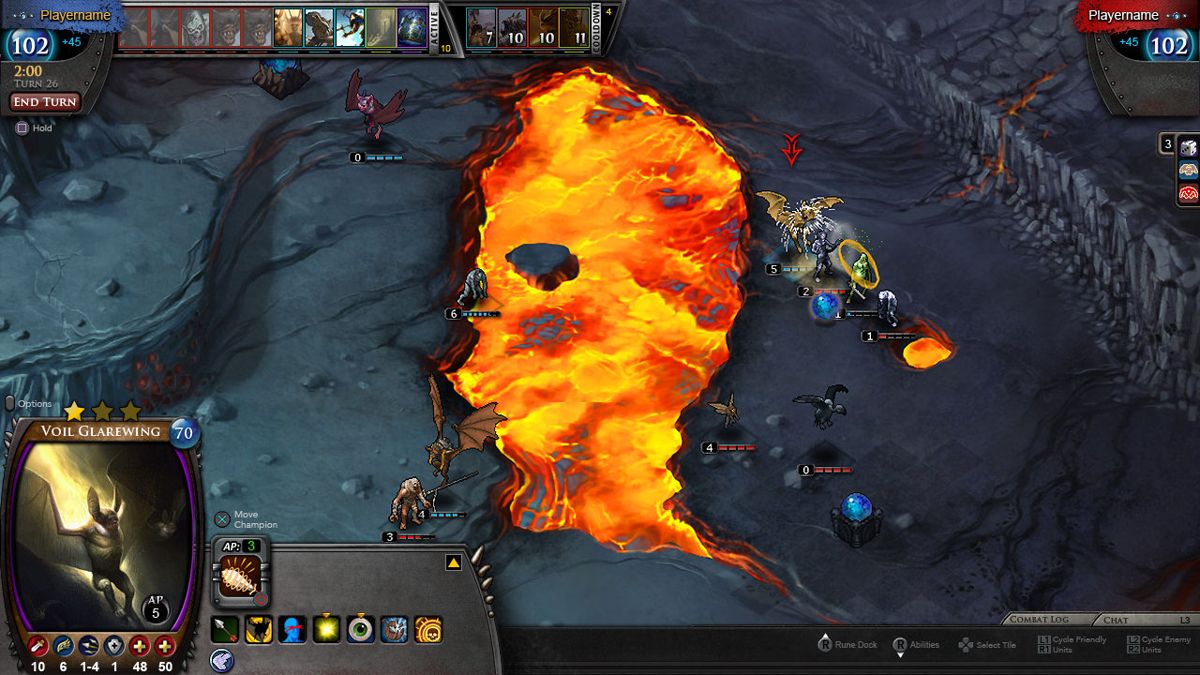Choose the black bat silhouette ability
Screen dimensions: 1200x675
click(x=259, y=630)
